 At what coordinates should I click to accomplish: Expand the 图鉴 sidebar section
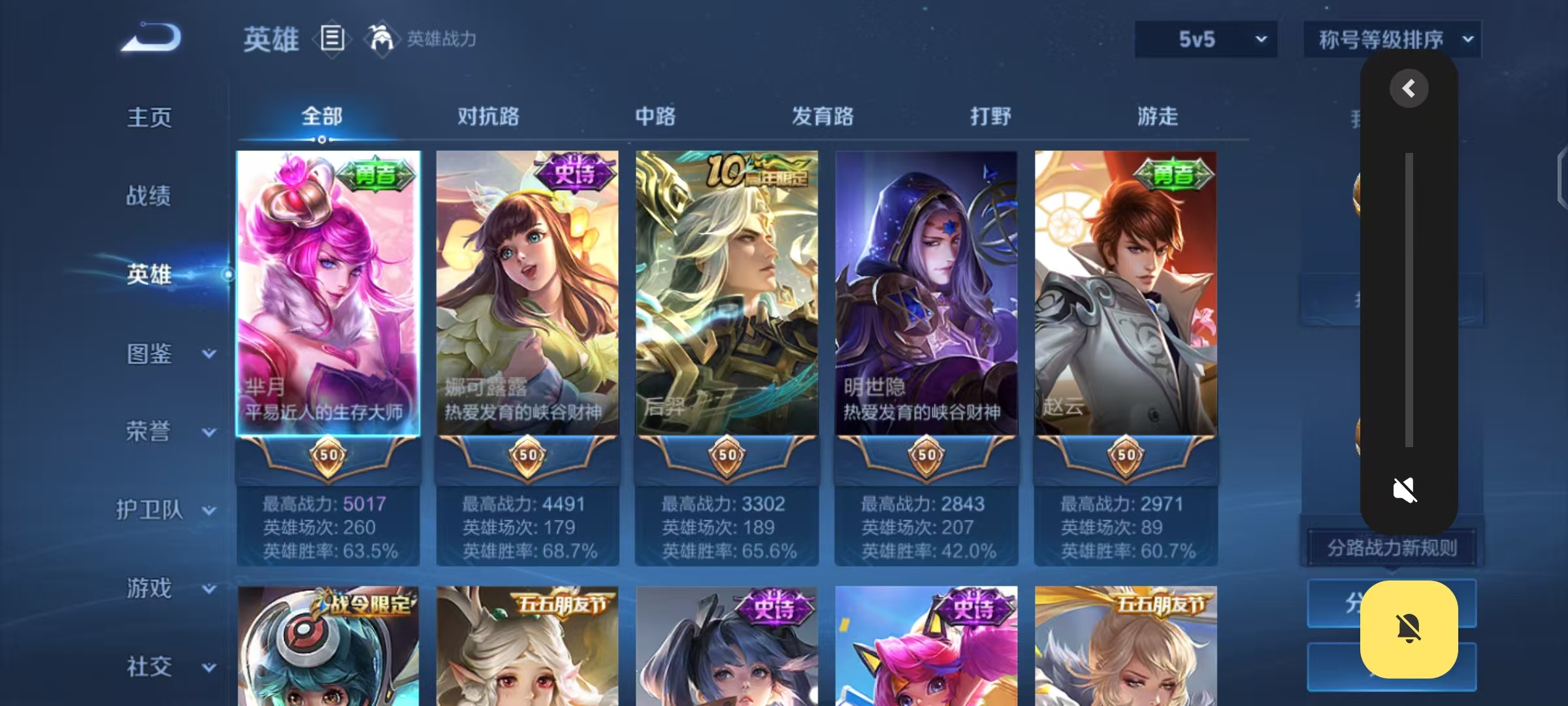[150, 353]
